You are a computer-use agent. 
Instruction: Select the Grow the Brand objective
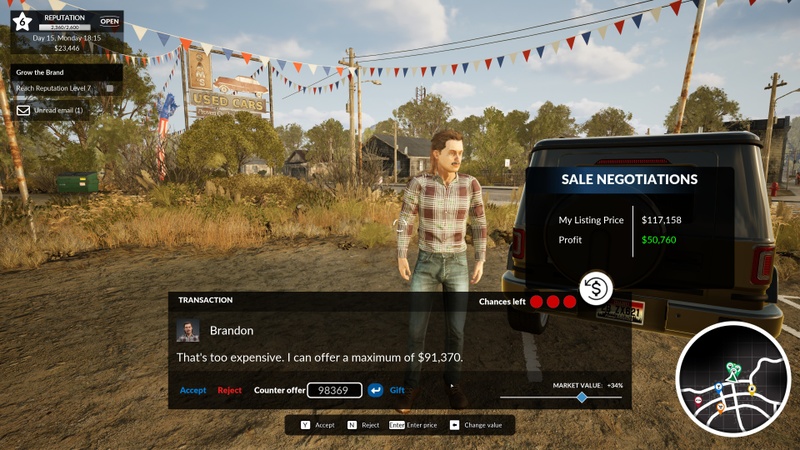tap(41, 73)
